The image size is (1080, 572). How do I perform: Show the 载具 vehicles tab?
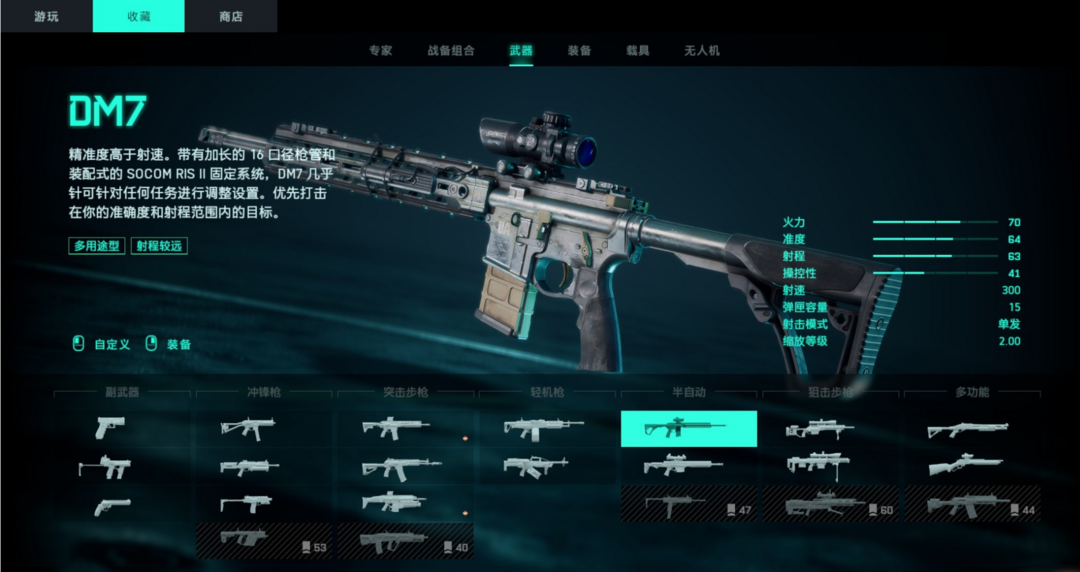coord(638,50)
